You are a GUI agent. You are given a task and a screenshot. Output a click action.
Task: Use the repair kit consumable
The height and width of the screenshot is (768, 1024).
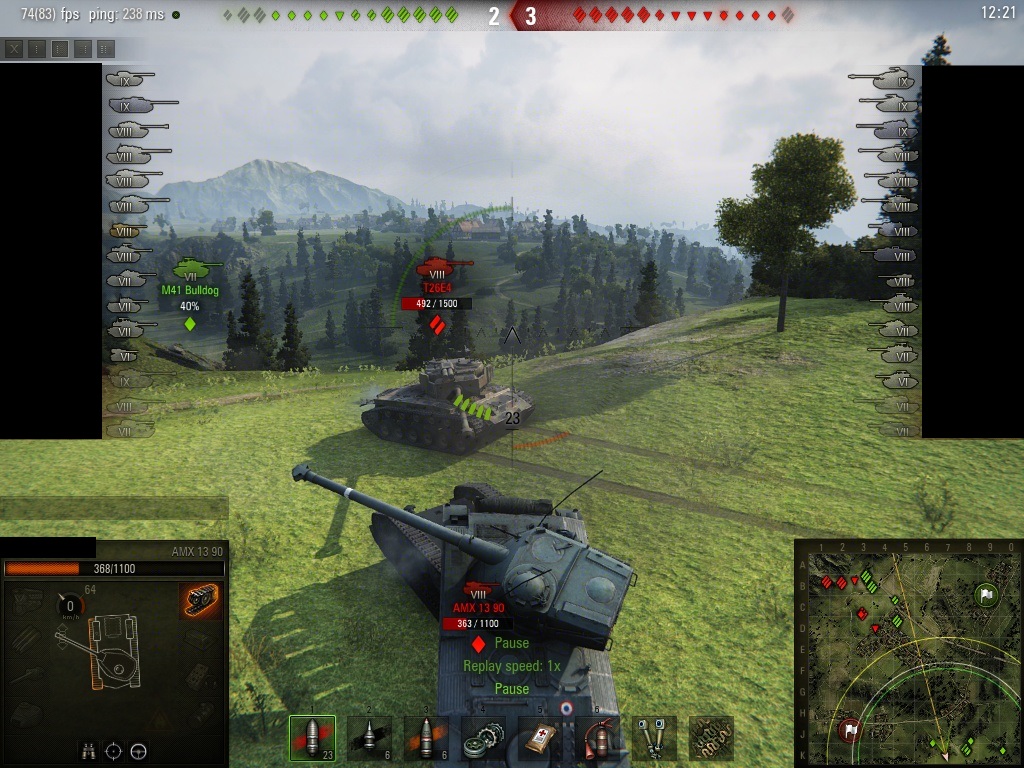pyautogui.click(x=483, y=738)
